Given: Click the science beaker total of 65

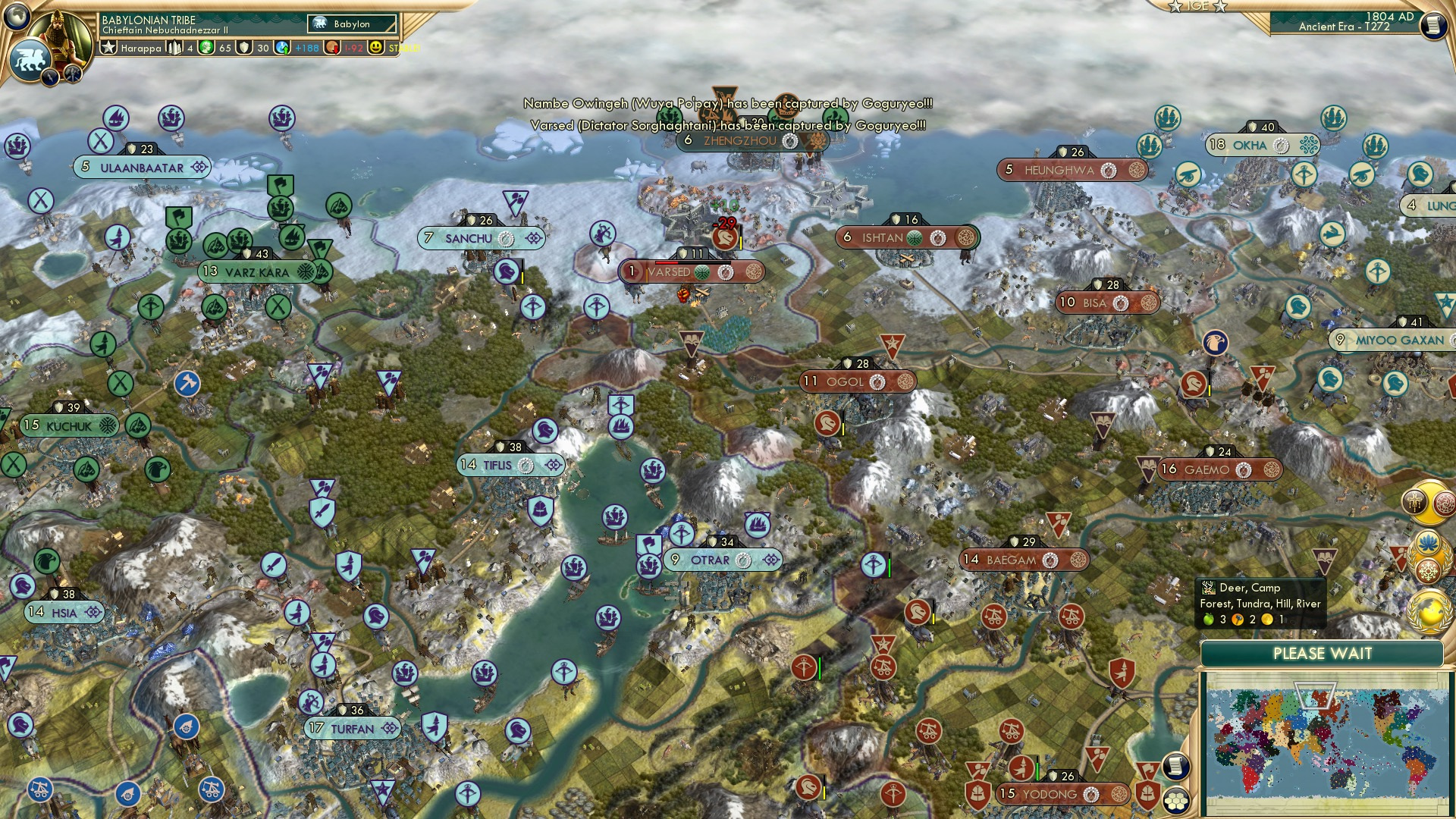Looking at the screenshot, I should pyautogui.click(x=221, y=47).
